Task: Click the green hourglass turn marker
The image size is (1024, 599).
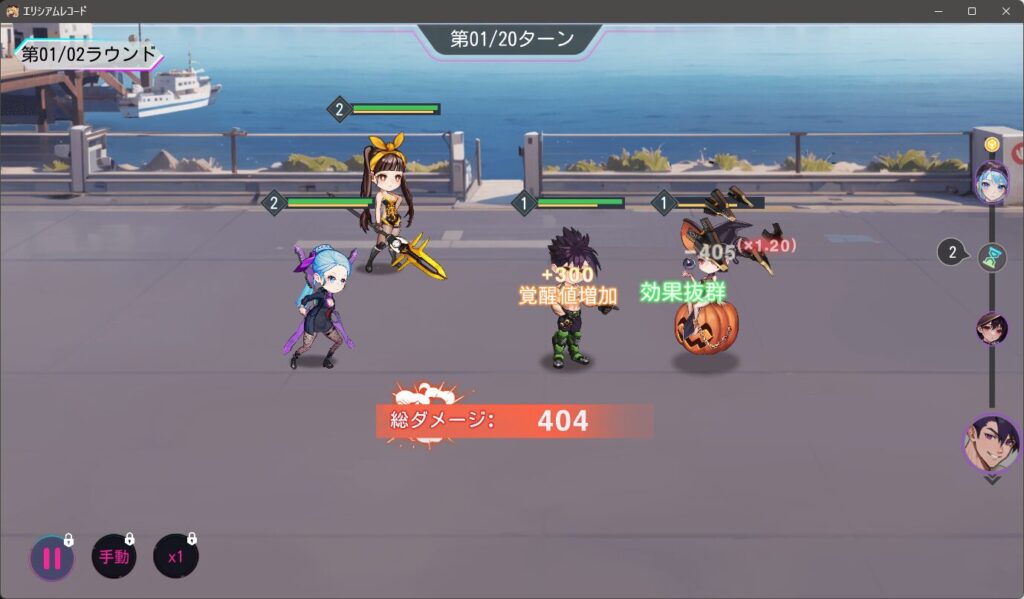Action: coord(991,256)
